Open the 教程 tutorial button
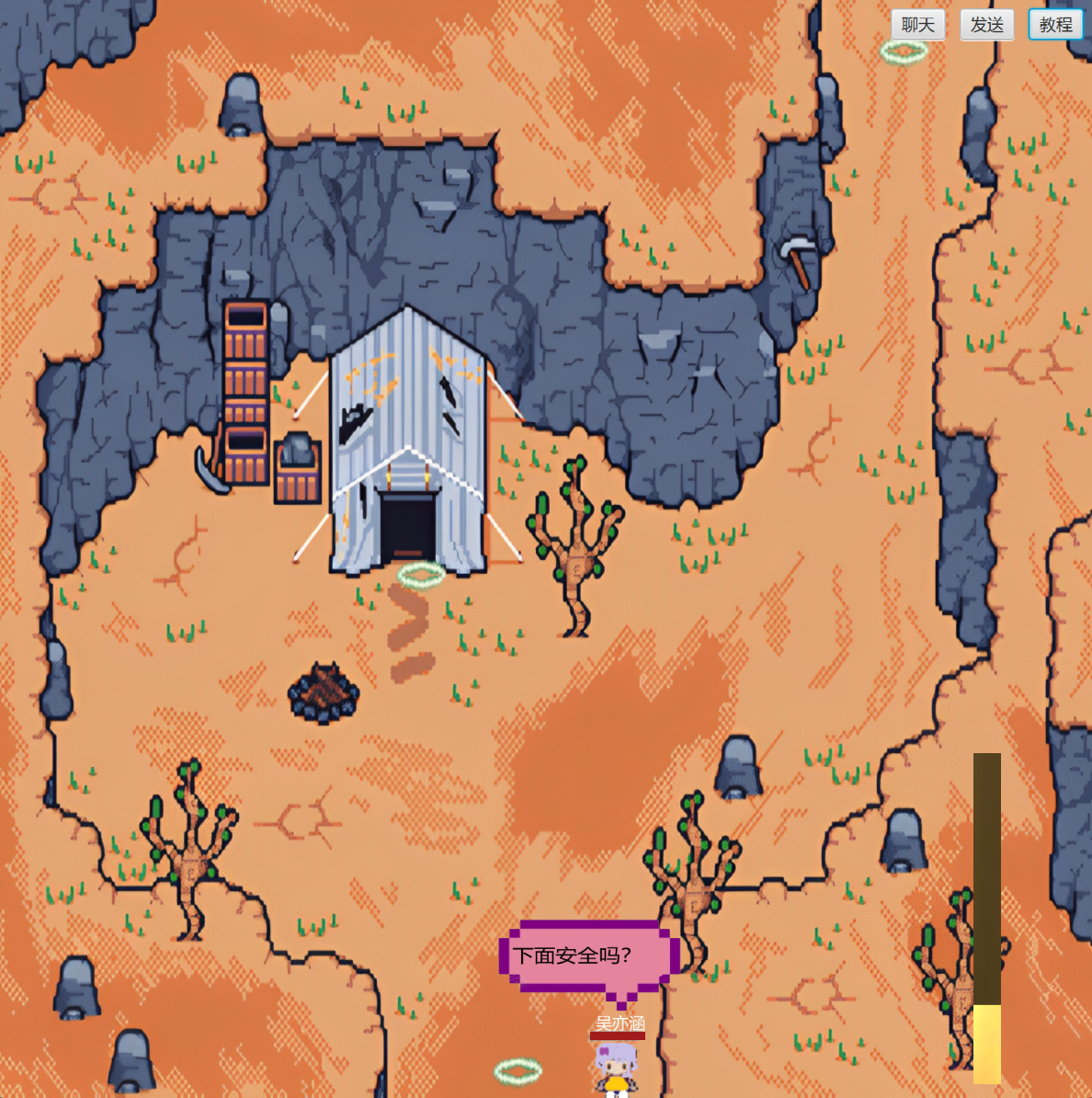 point(1055,25)
